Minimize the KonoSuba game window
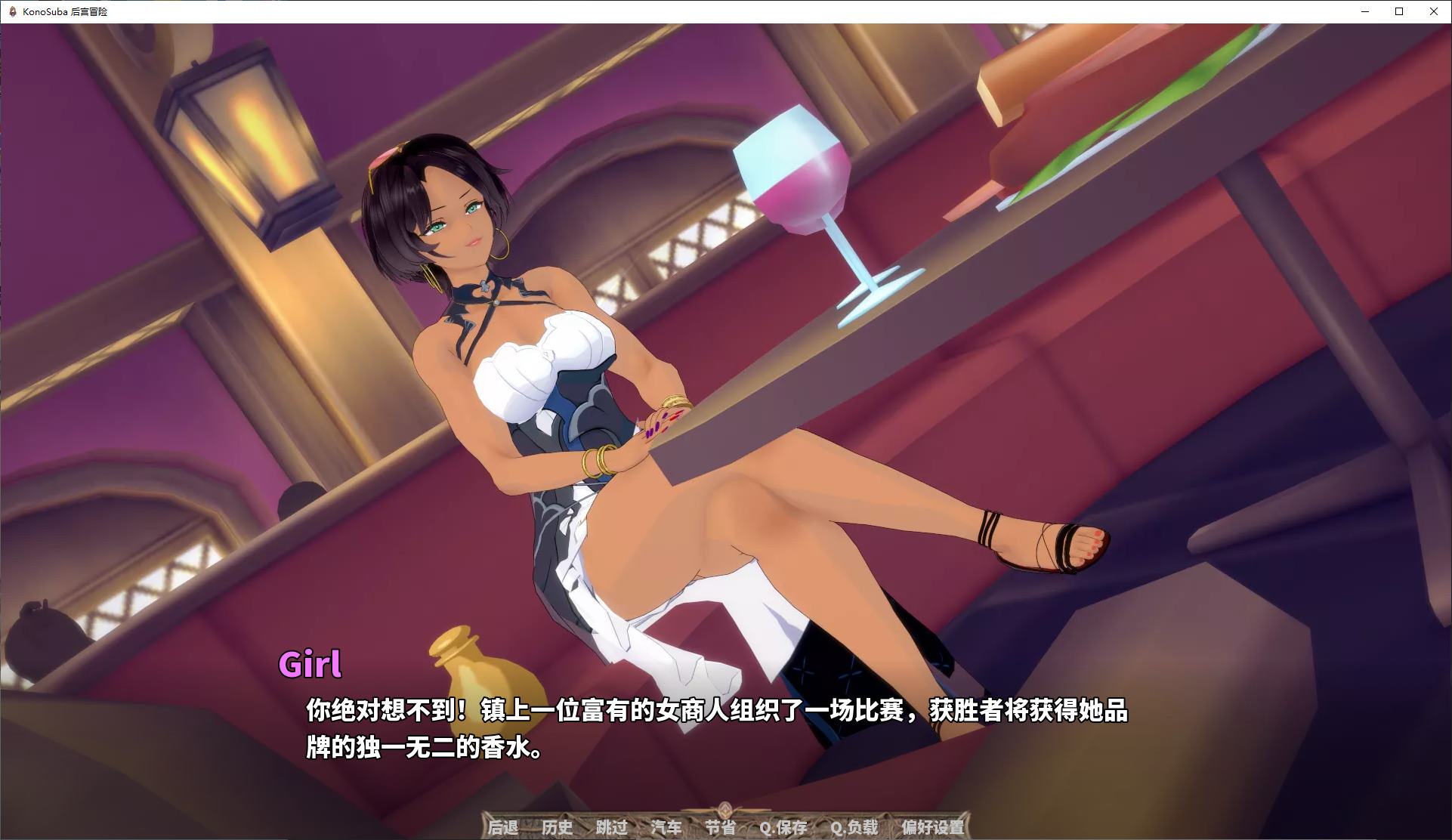 (x=1364, y=12)
